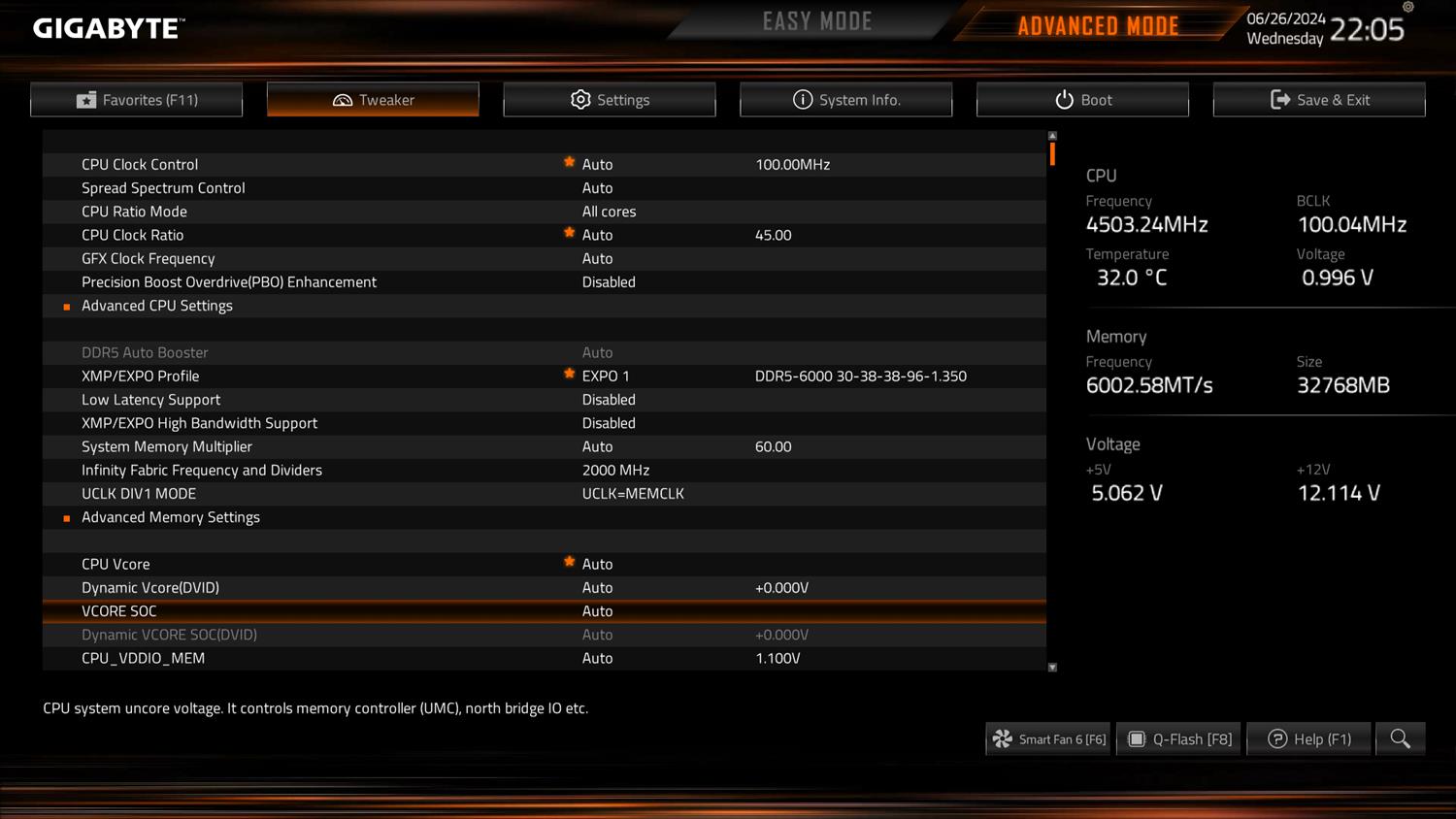
Task: Open the Save & Exit tab
Action: (1319, 100)
